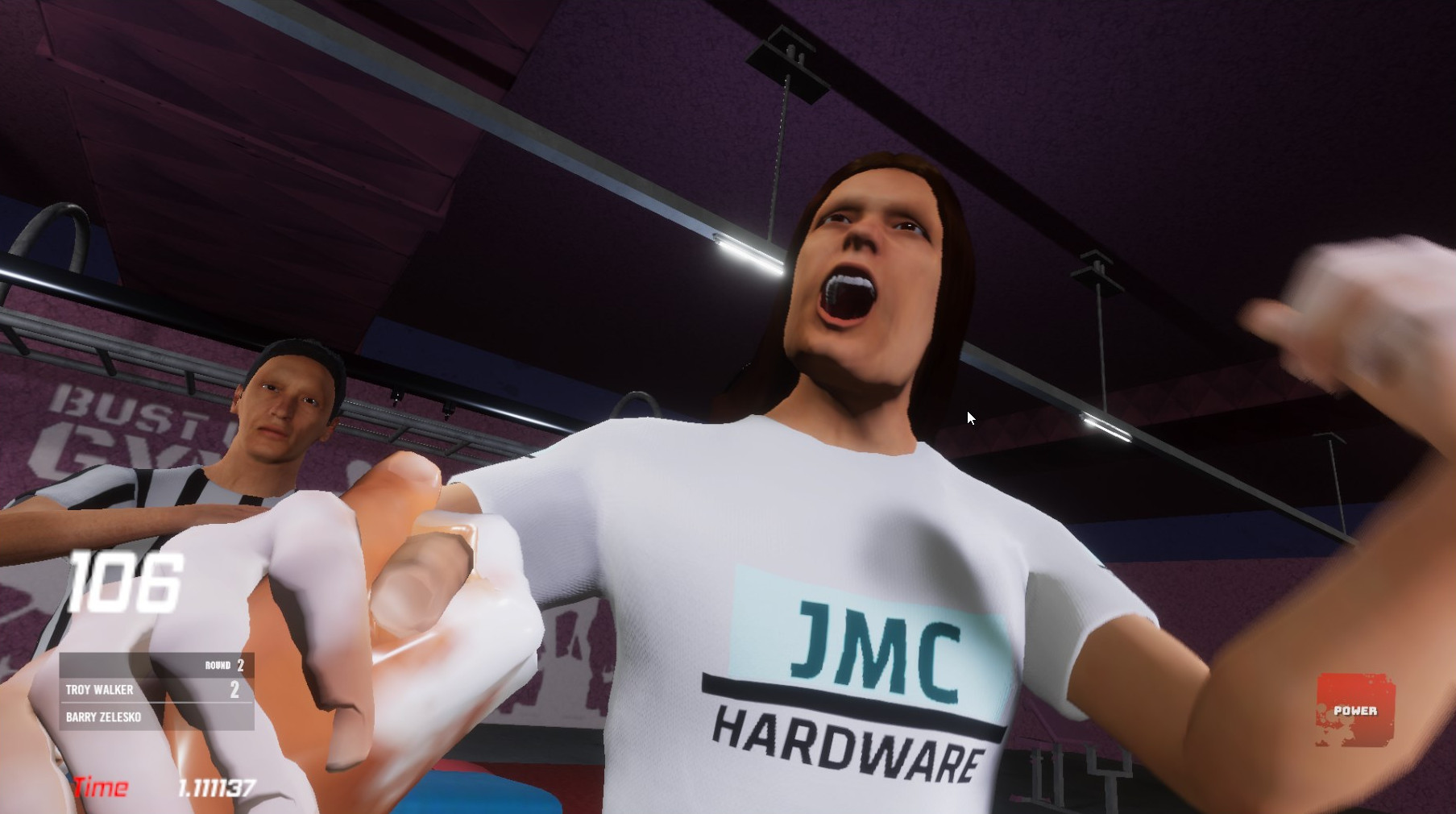Click Barry Zelesko's row on the scoreboard

tap(153, 717)
